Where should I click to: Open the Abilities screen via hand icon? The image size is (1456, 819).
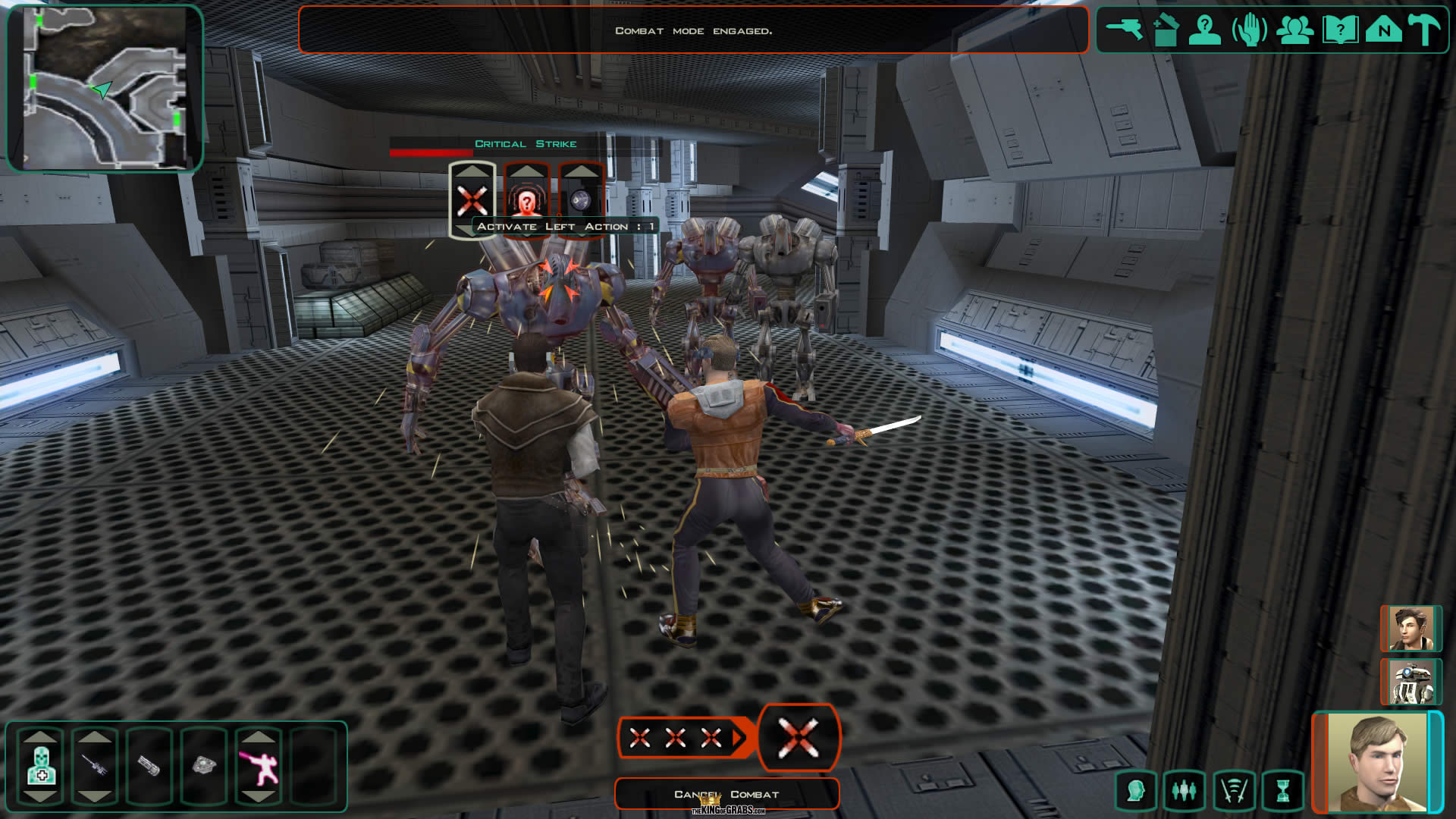tap(1249, 31)
